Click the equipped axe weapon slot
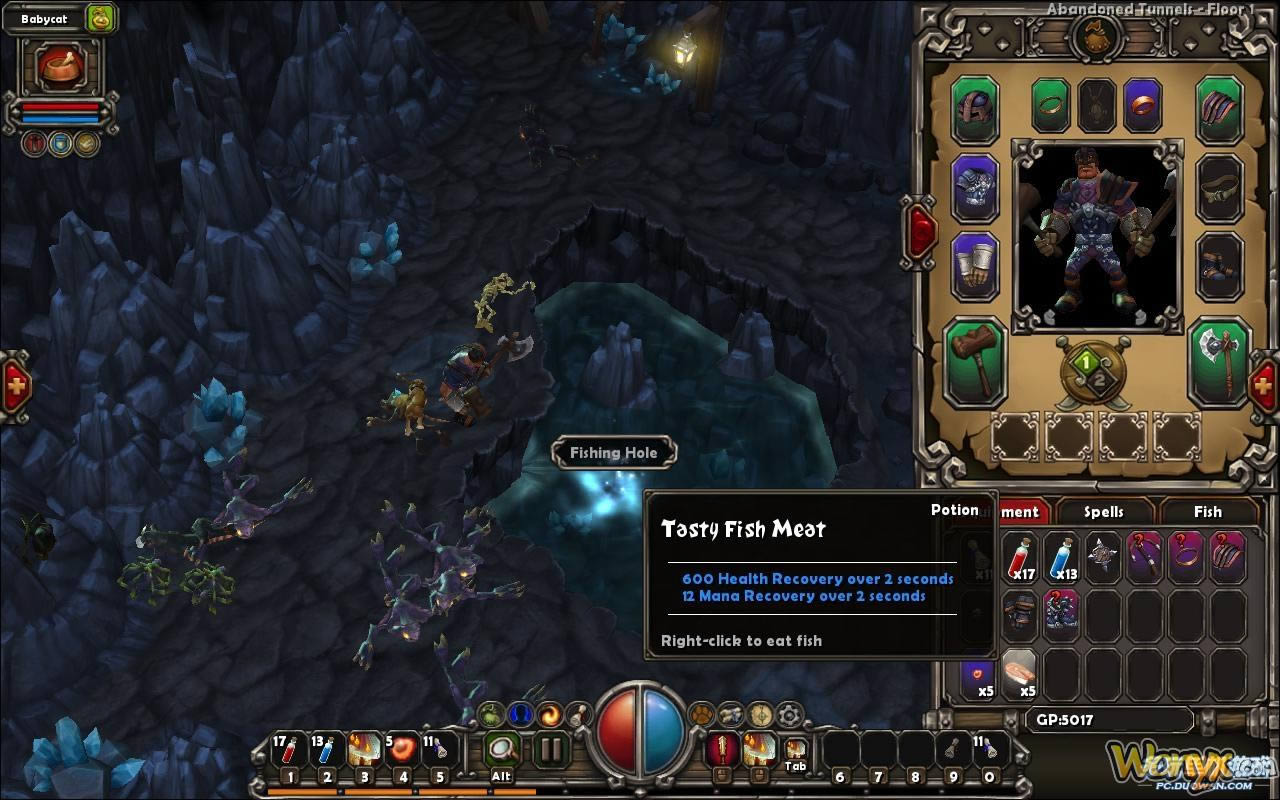 pos(1219,361)
